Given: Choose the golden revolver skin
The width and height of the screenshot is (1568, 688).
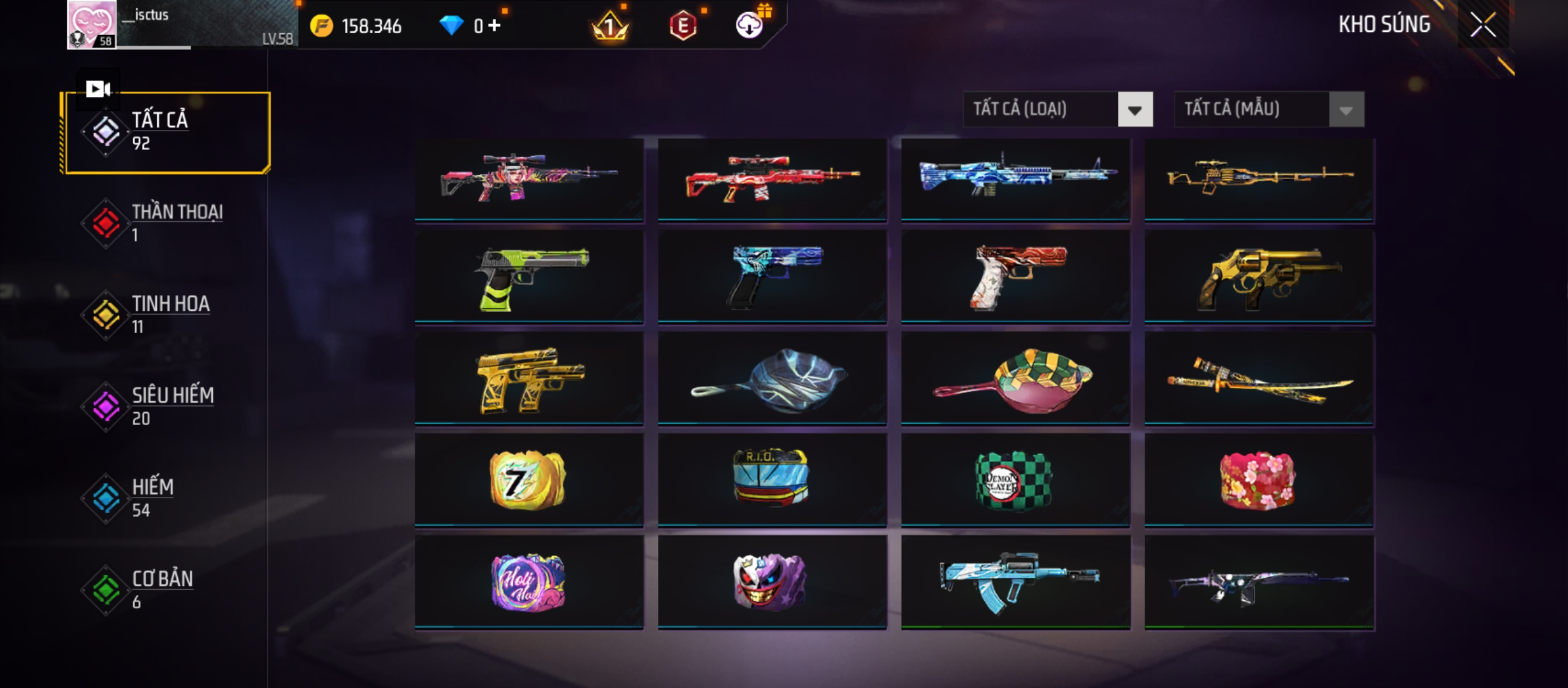Looking at the screenshot, I should coord(1259,278).
